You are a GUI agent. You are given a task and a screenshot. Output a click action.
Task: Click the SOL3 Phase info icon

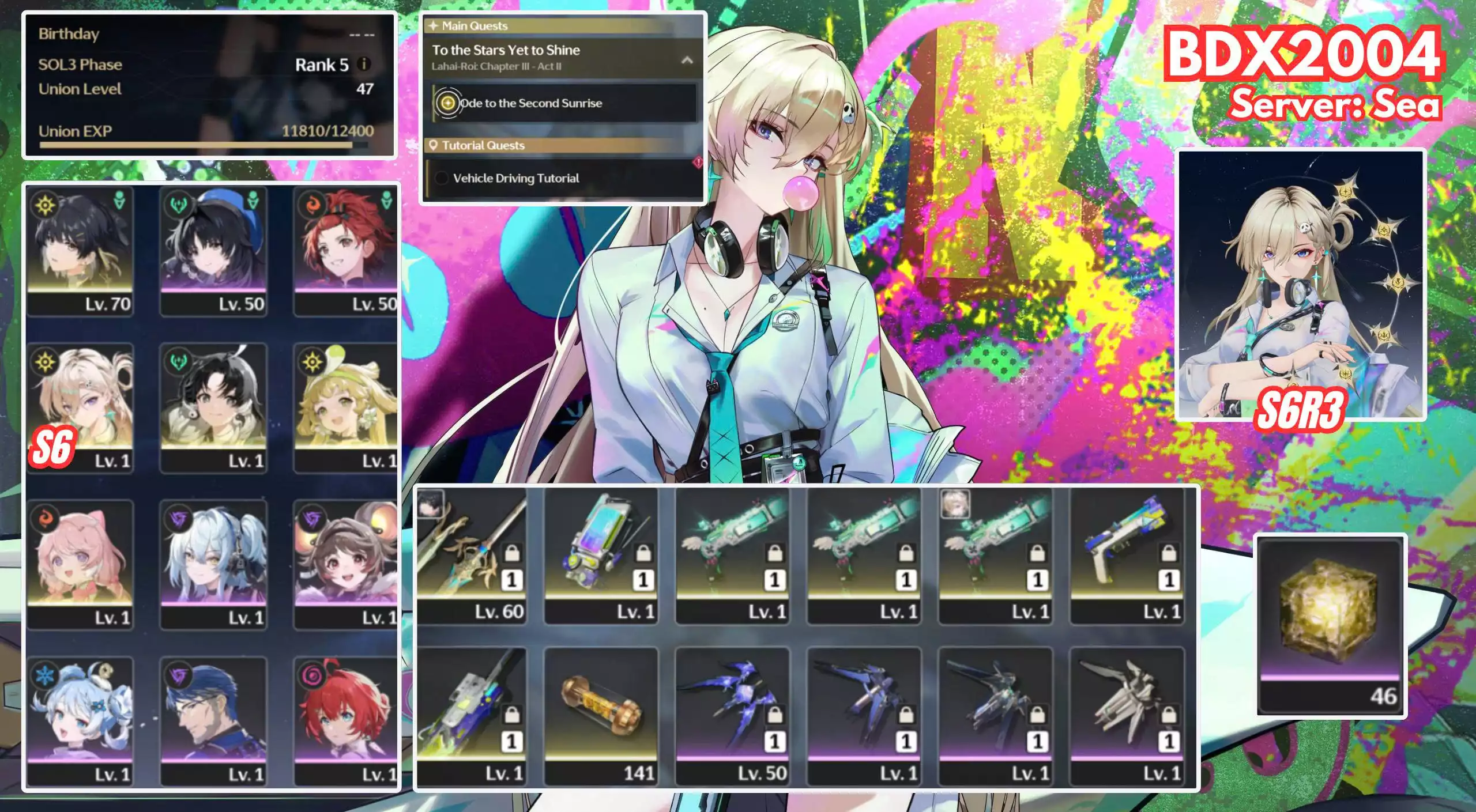click(x=364, y=64)
